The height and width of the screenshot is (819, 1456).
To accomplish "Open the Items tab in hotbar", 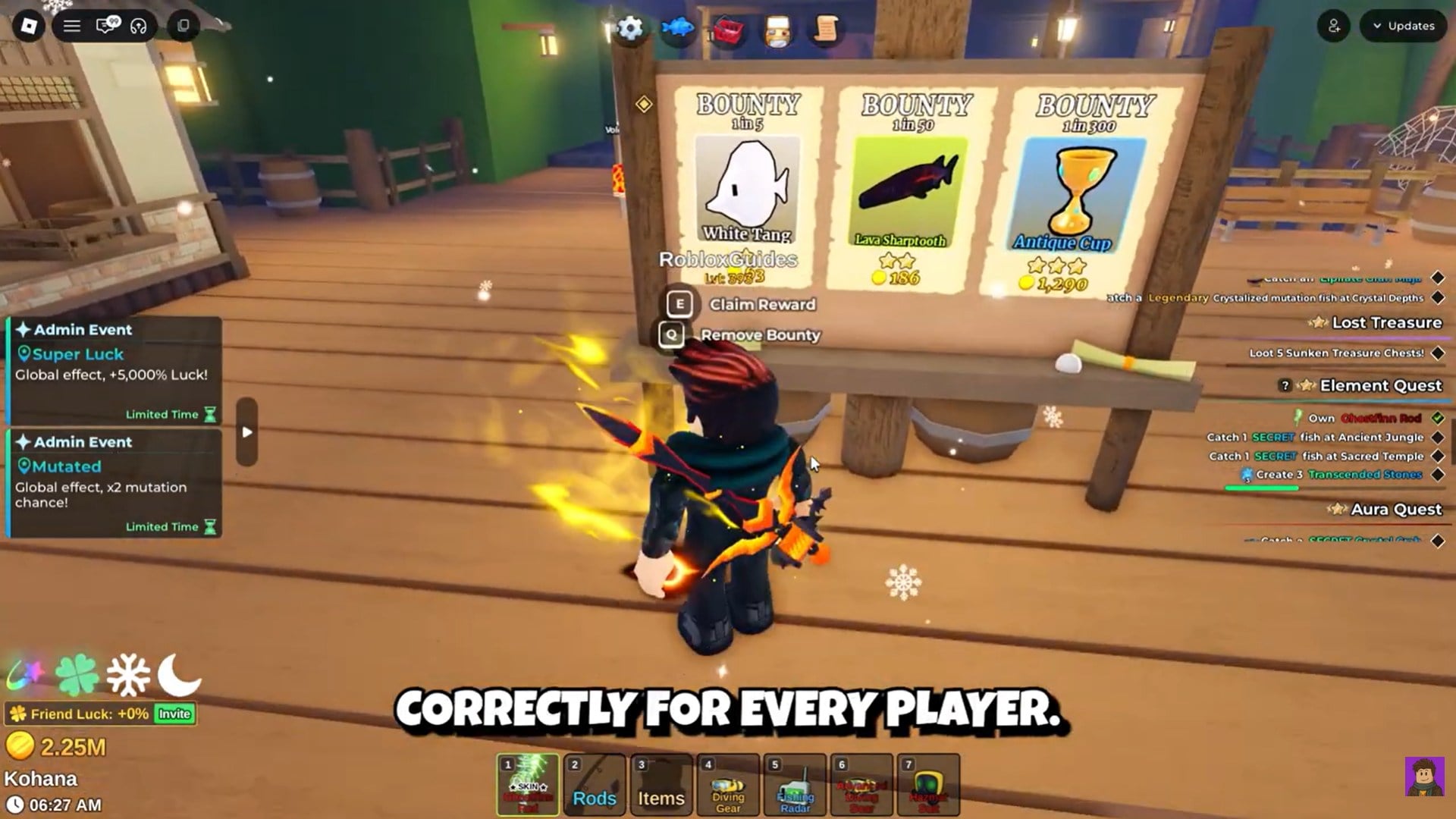I will (x=661, y=785).
